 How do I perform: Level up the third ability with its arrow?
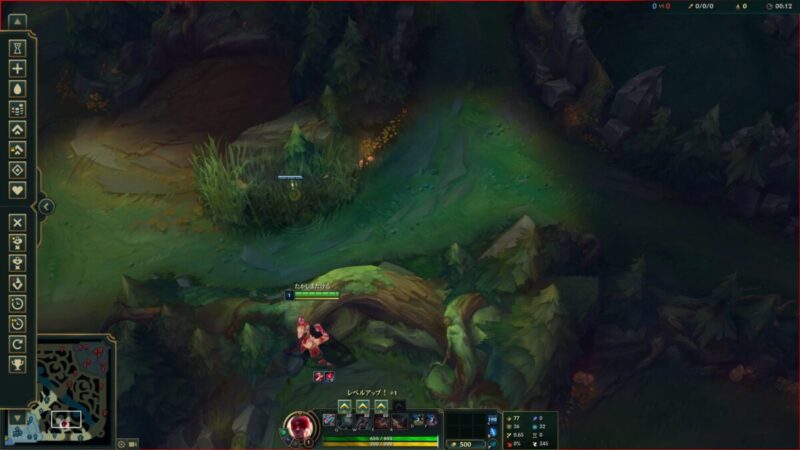381,406
